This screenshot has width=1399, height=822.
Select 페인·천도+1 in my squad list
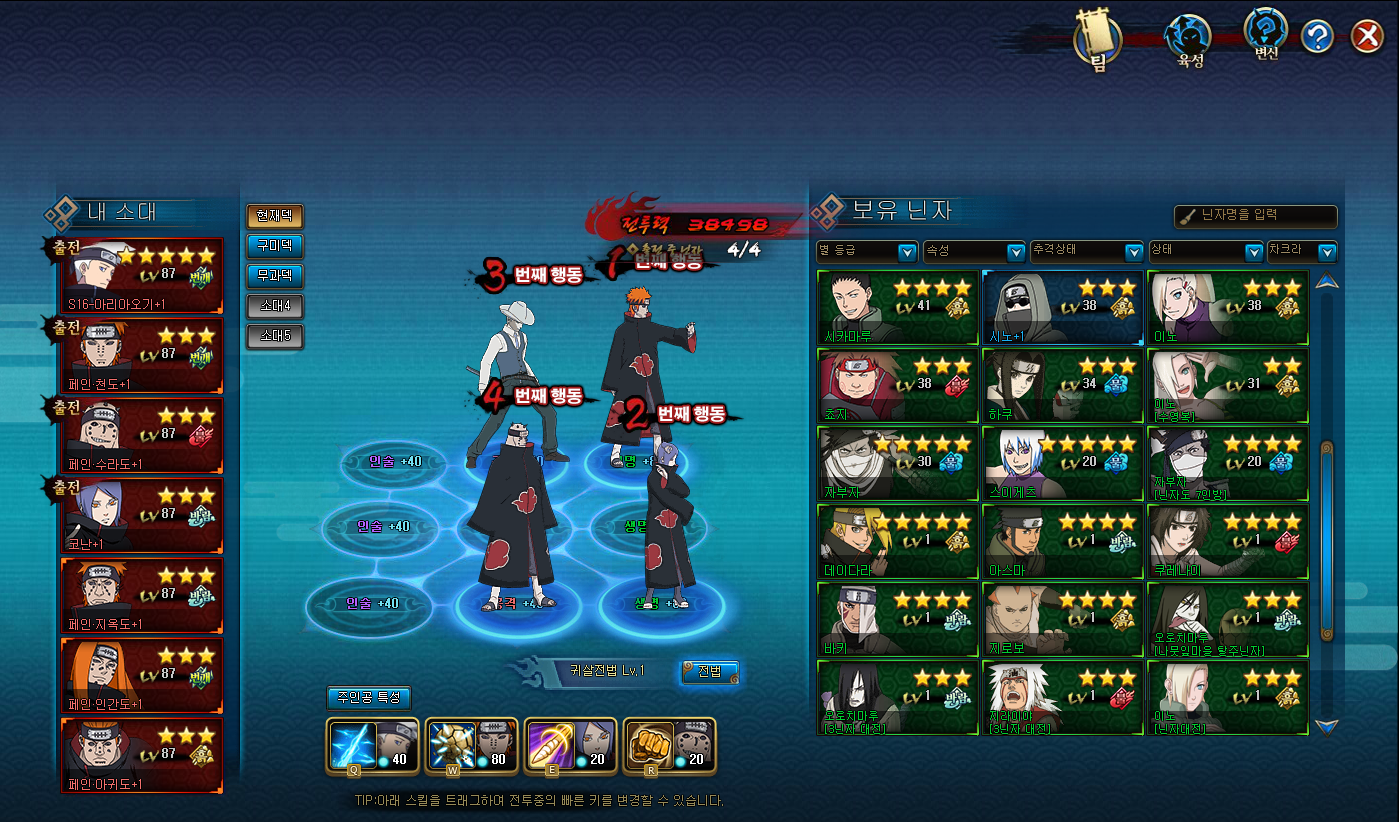click(142, 355)
